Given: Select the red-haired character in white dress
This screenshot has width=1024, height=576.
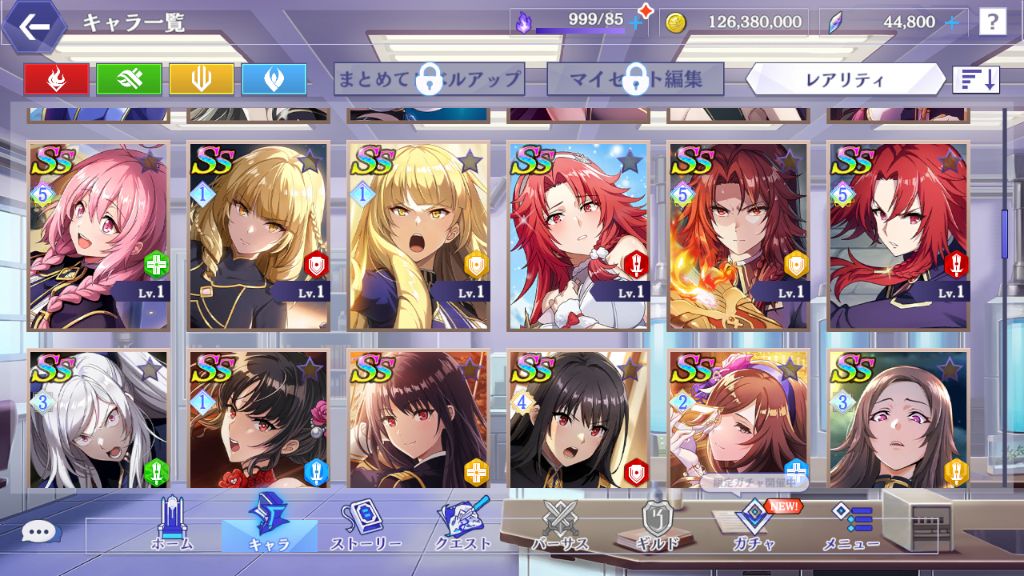Looking at the screenshot, I should point(579,236).
